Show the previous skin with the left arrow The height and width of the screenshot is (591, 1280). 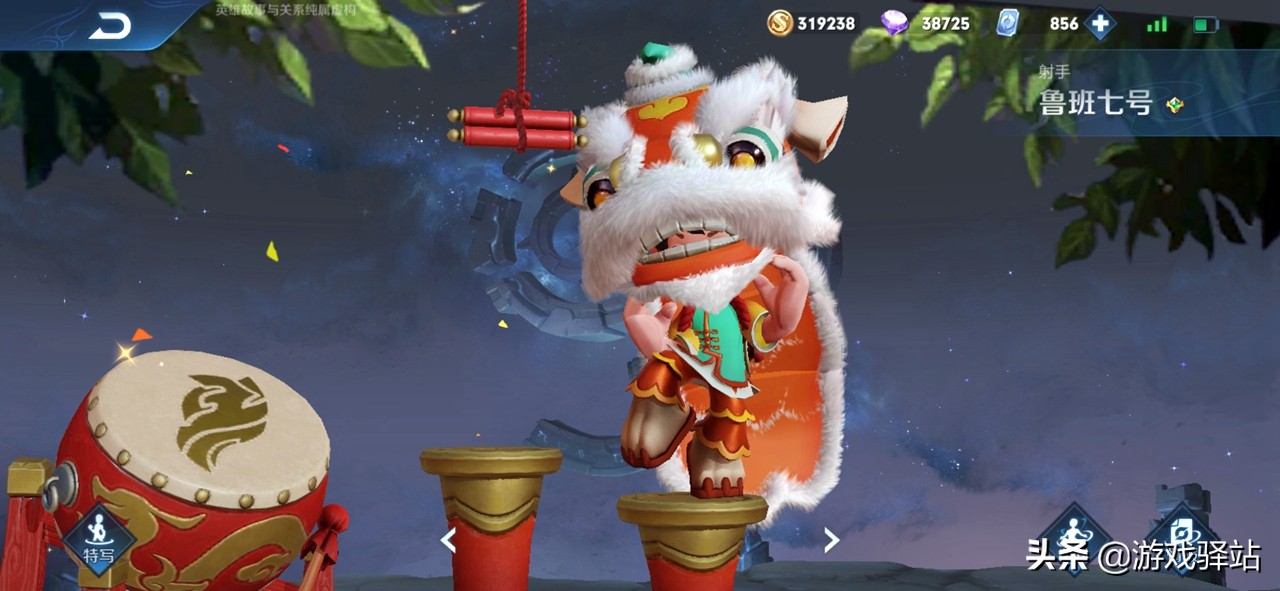click(449, 541)
